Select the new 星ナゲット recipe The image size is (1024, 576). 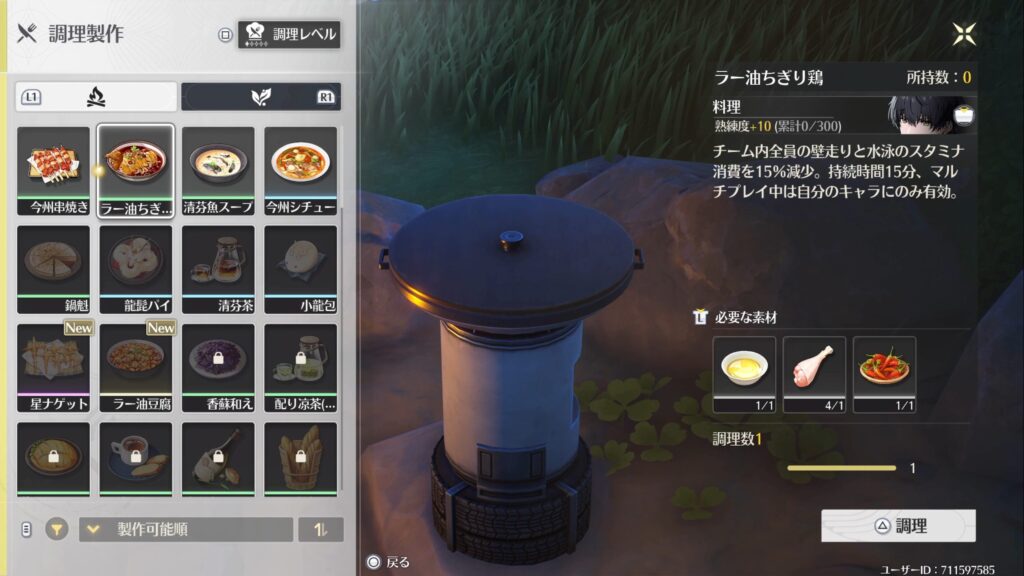54,364
